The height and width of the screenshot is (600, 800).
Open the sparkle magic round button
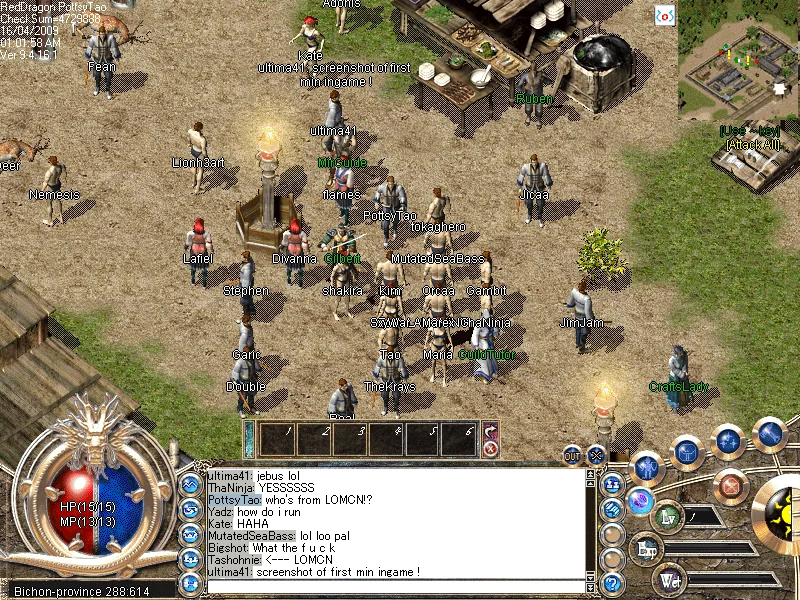click(729, 441)
